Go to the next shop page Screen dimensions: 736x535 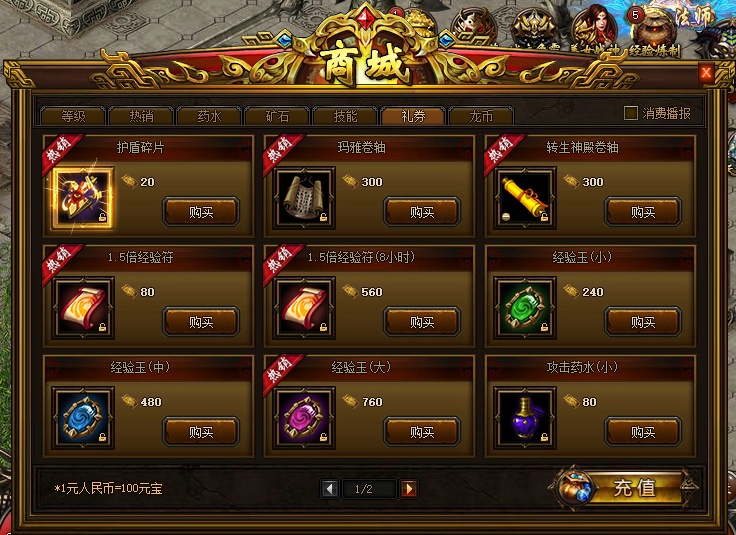[409, 489]
